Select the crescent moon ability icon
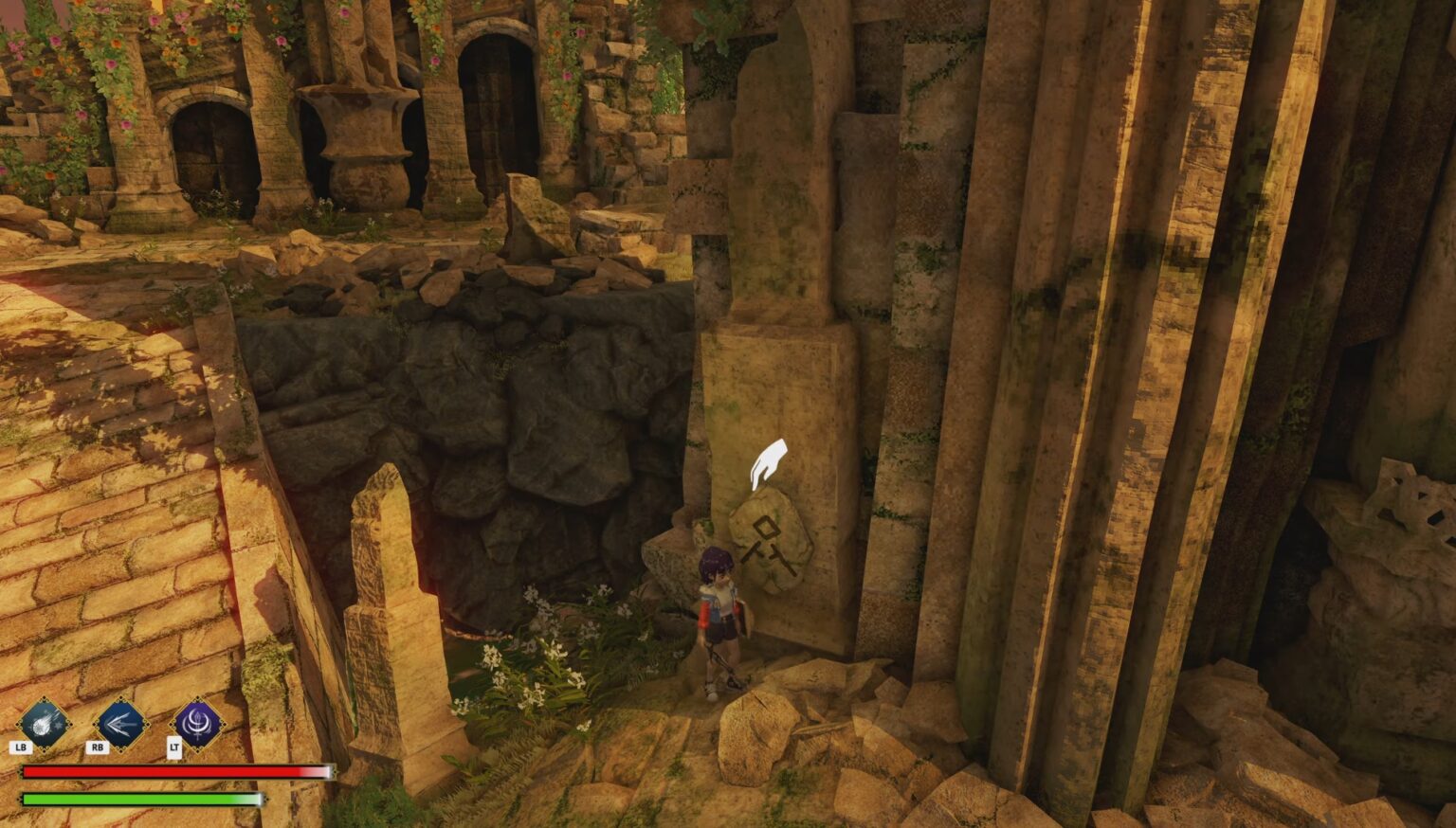Image resolution: width=1456 pixels, height=828 pixels. [x=199, y=725]
